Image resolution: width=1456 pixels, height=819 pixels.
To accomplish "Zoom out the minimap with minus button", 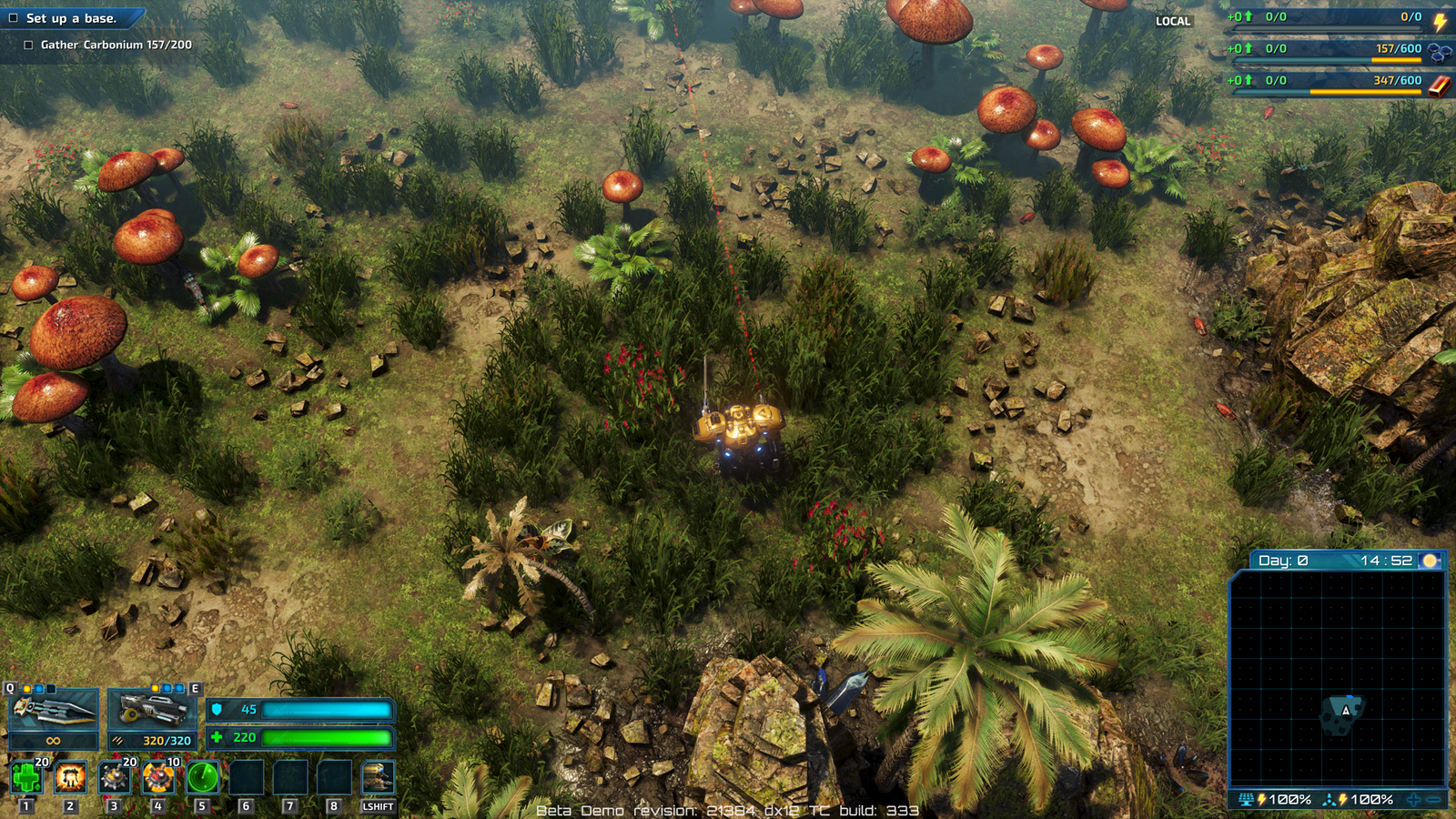I will pos(1434,800).
